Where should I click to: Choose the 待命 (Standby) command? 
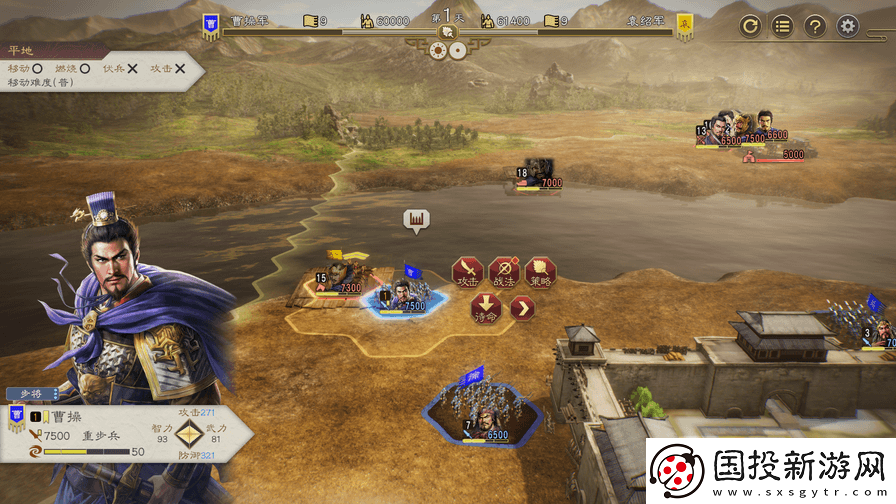[485, 307]
